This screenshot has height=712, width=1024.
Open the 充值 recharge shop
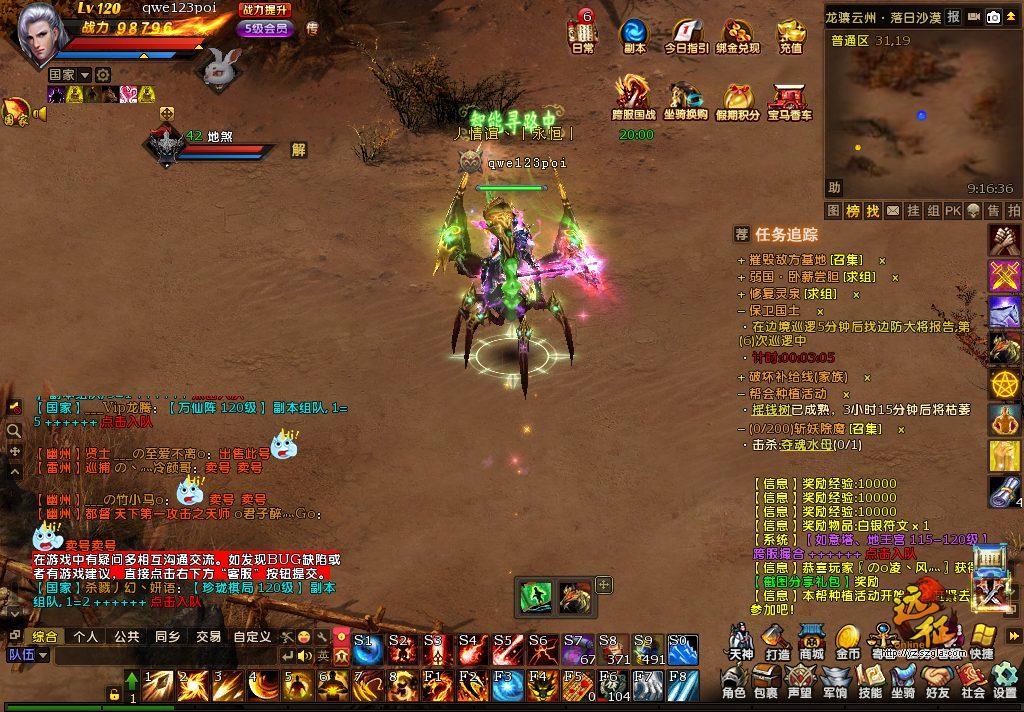(791, 34)
